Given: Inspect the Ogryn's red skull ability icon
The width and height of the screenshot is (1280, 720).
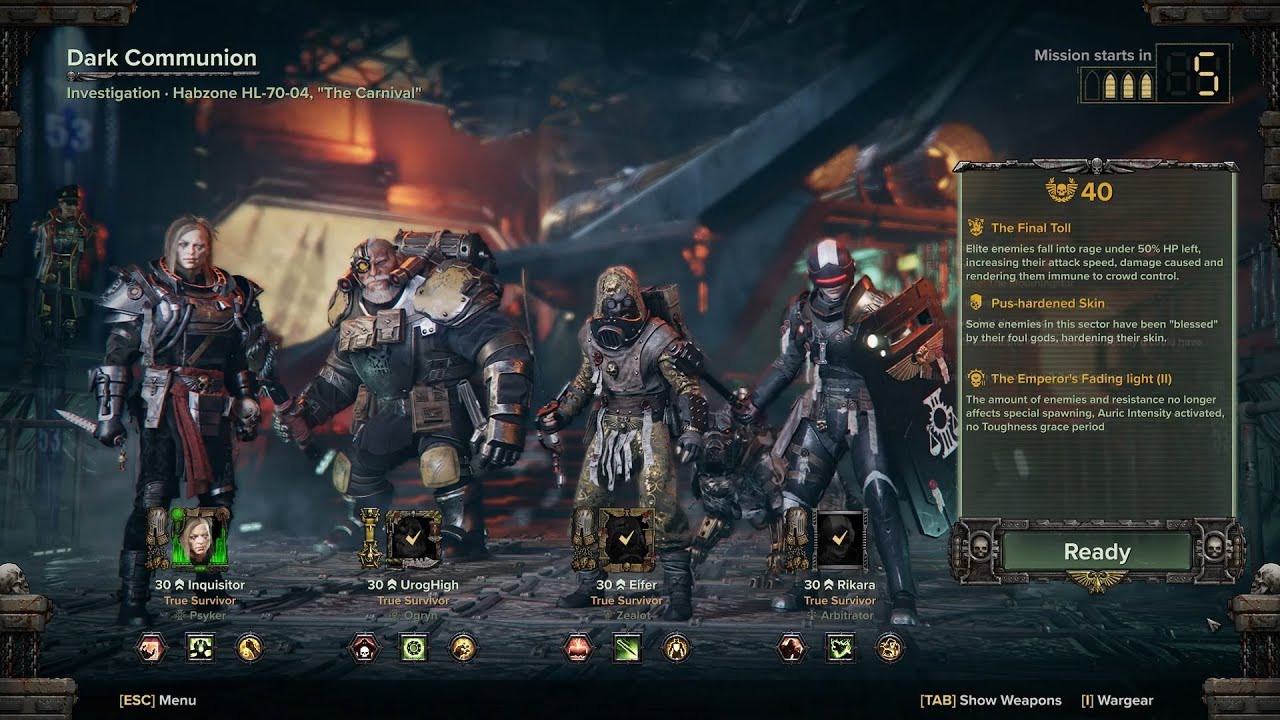Looking at the screenshot, I should point(364,648).
